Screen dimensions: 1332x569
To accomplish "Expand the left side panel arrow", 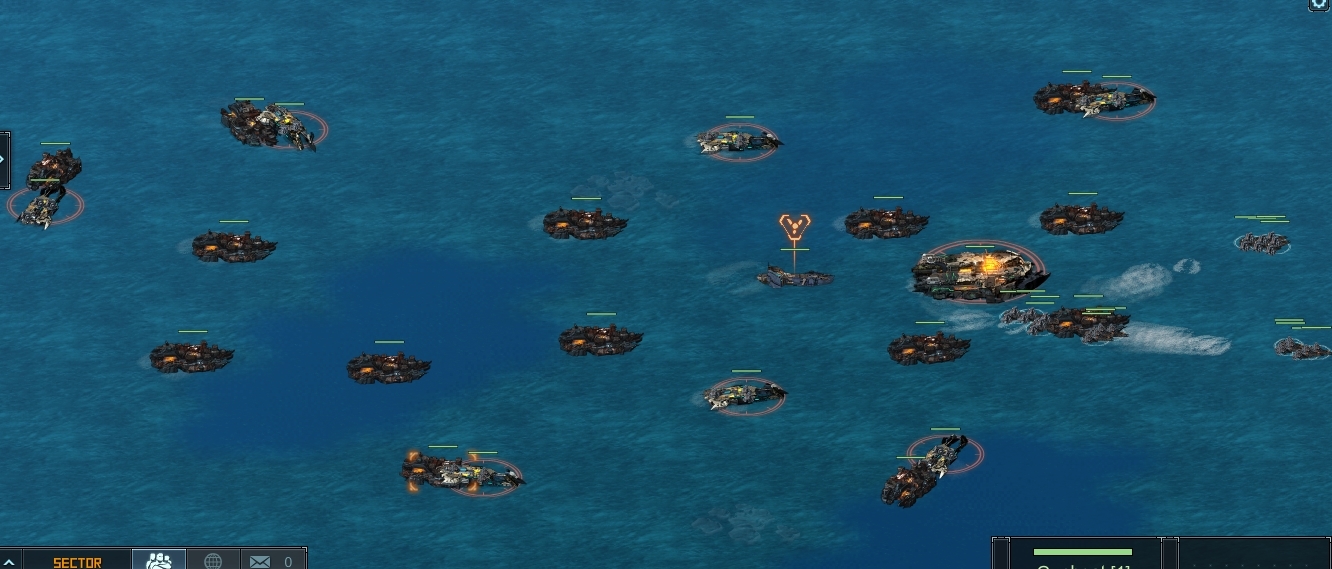I will pyautogui.click(x=3, y=159).
